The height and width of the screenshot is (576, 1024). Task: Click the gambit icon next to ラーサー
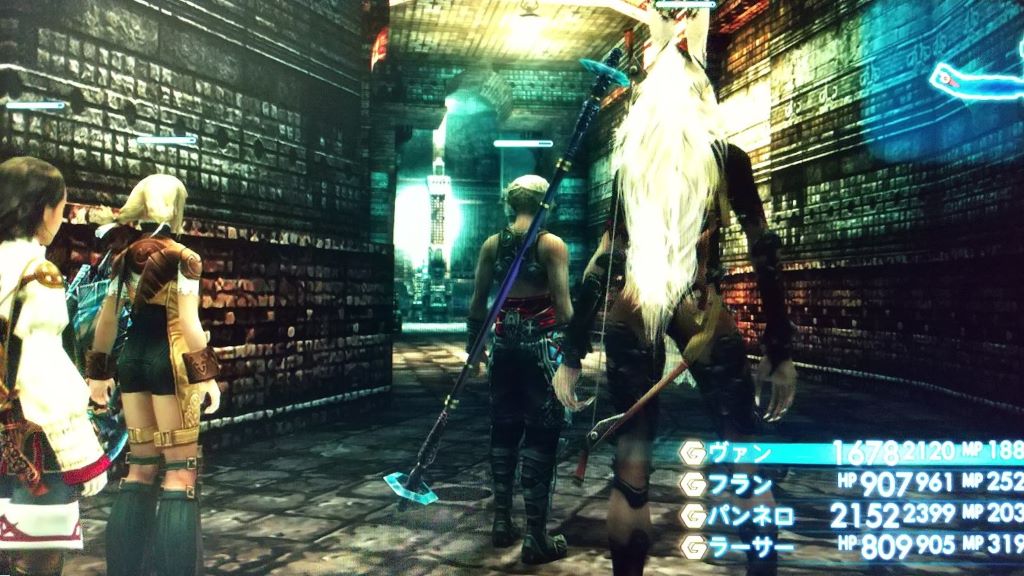tap(691, 547)
